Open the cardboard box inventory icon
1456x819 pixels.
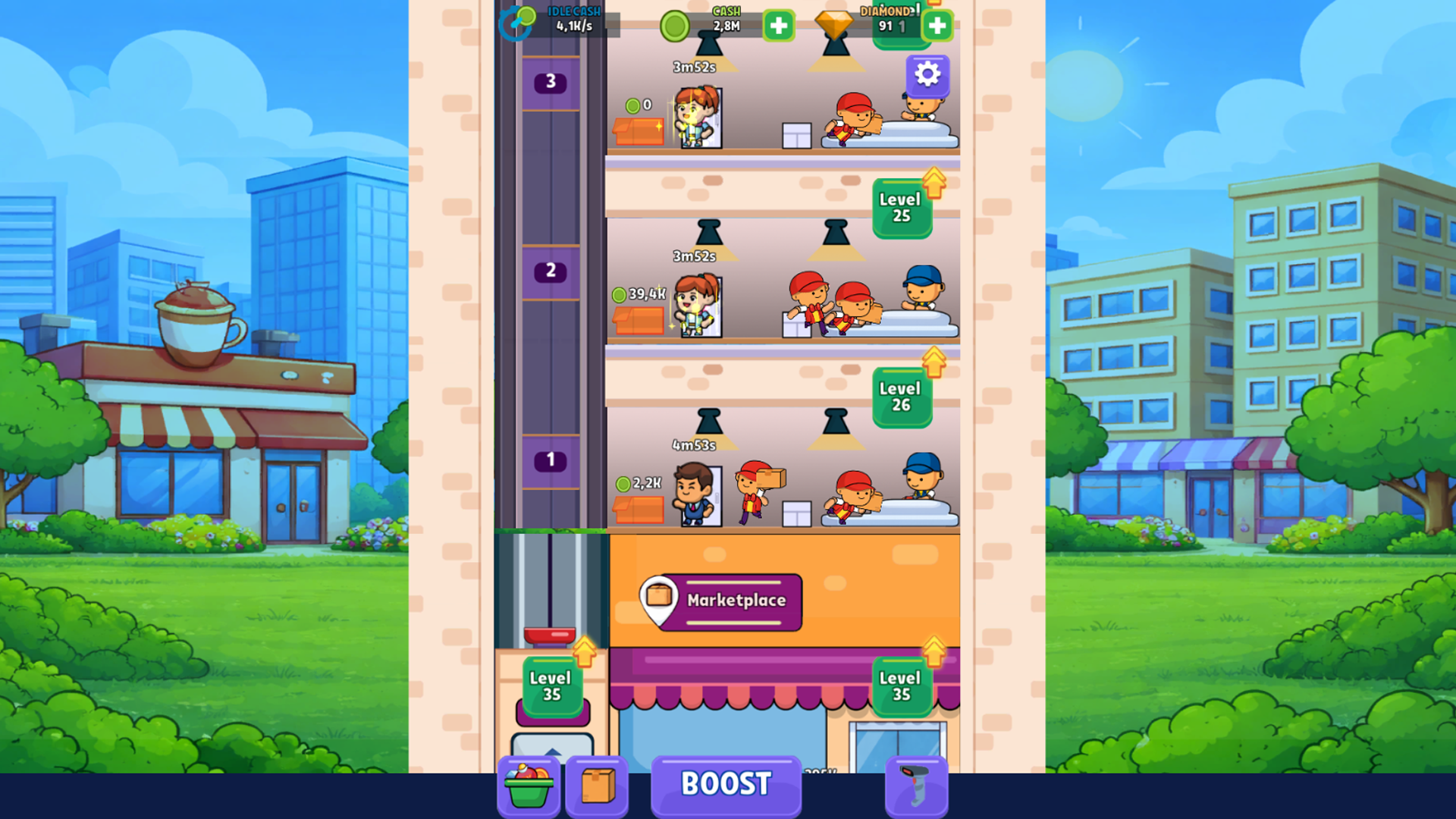(x=597, y=786)
